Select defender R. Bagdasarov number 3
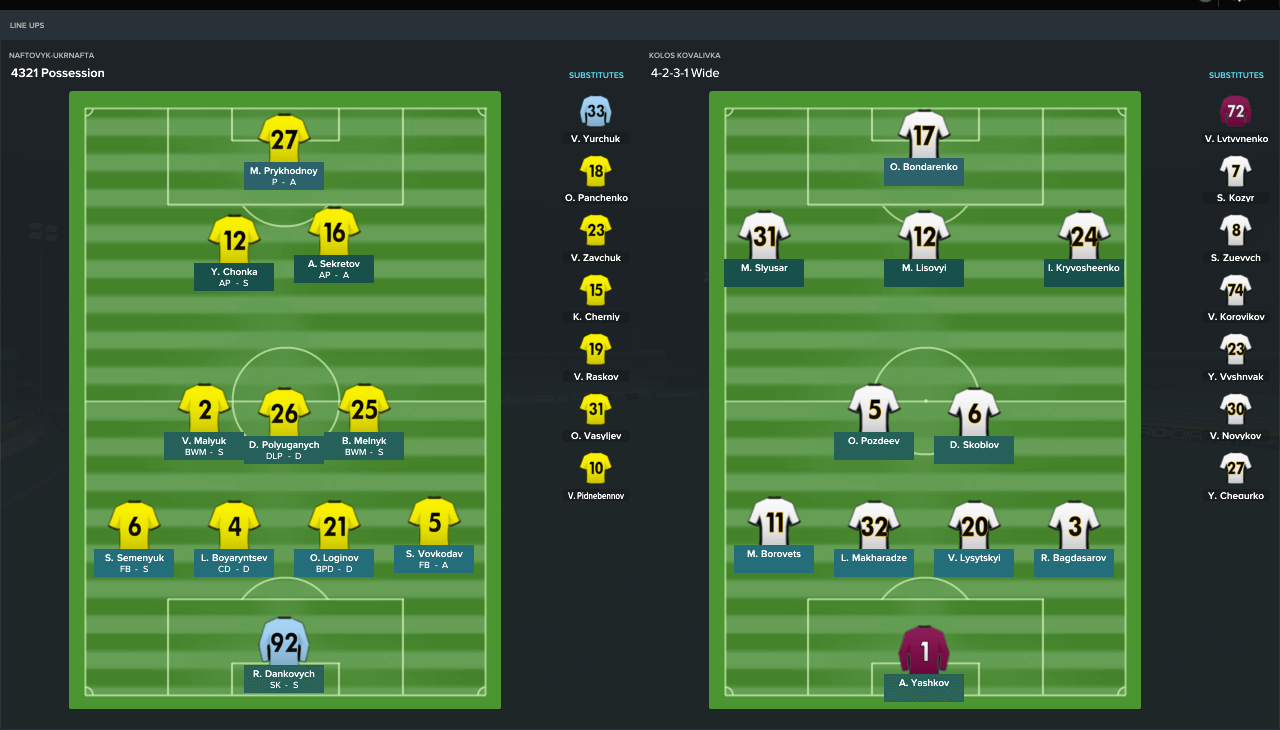Viewport: 1280px width, 730px height. point(1074,525)
